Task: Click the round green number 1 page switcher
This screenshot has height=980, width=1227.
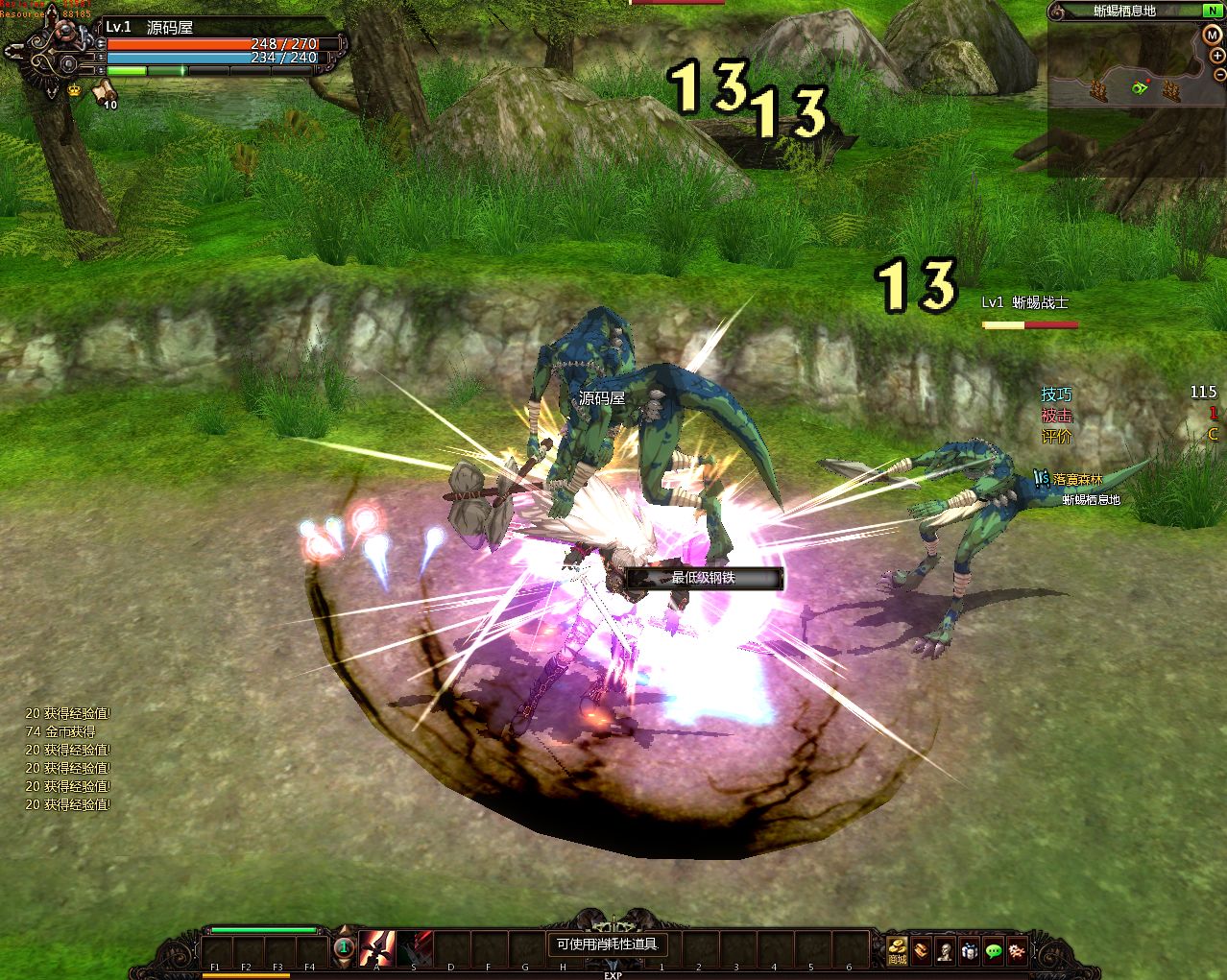Action: pyautogui.click(x=343, y=947)
